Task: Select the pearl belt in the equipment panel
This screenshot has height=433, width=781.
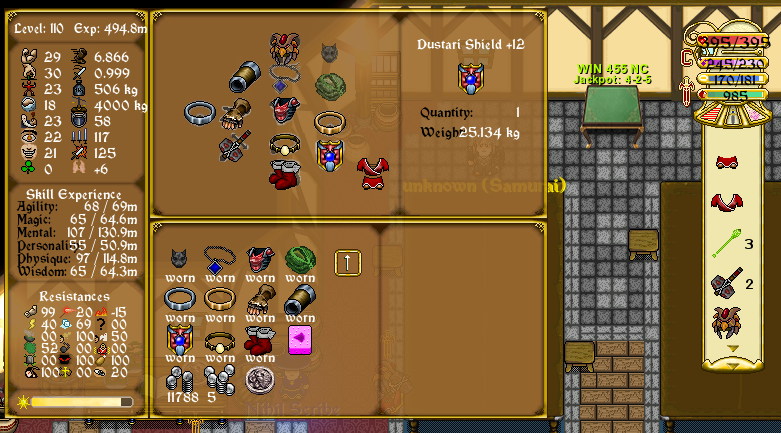Action: point(285,146)
